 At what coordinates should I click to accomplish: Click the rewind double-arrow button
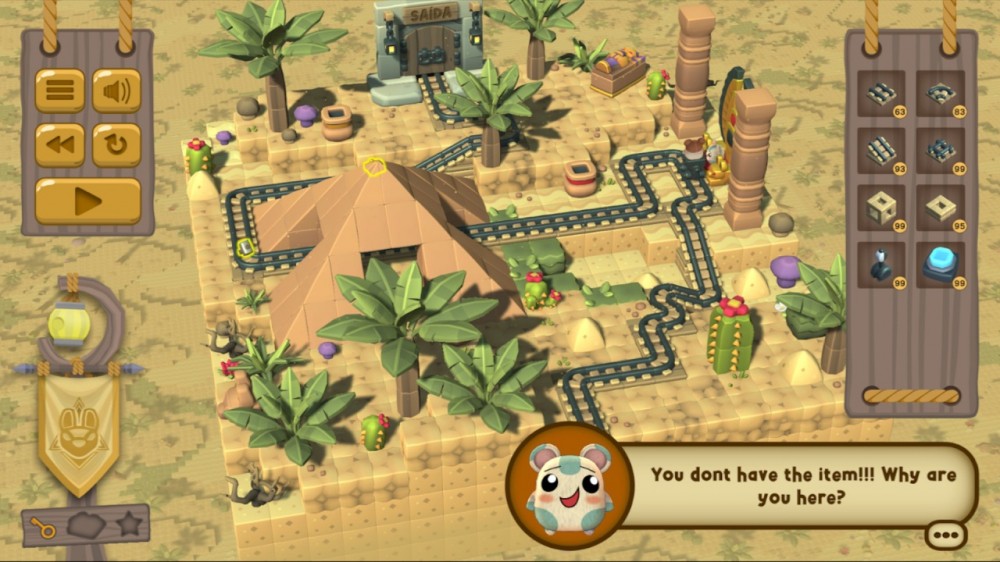pos(60,145)
